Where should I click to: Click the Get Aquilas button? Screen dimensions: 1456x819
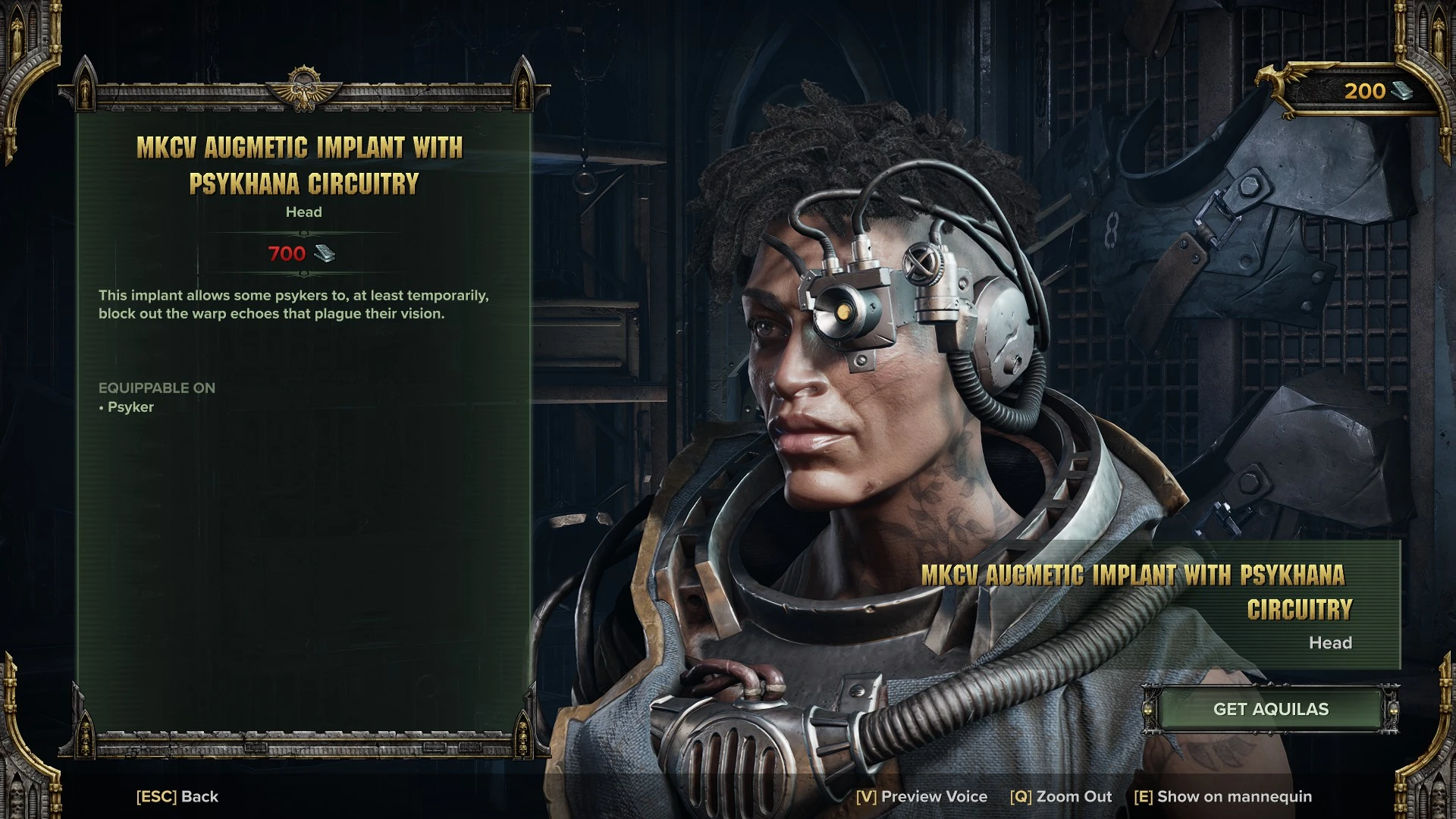coord(1270,709)
